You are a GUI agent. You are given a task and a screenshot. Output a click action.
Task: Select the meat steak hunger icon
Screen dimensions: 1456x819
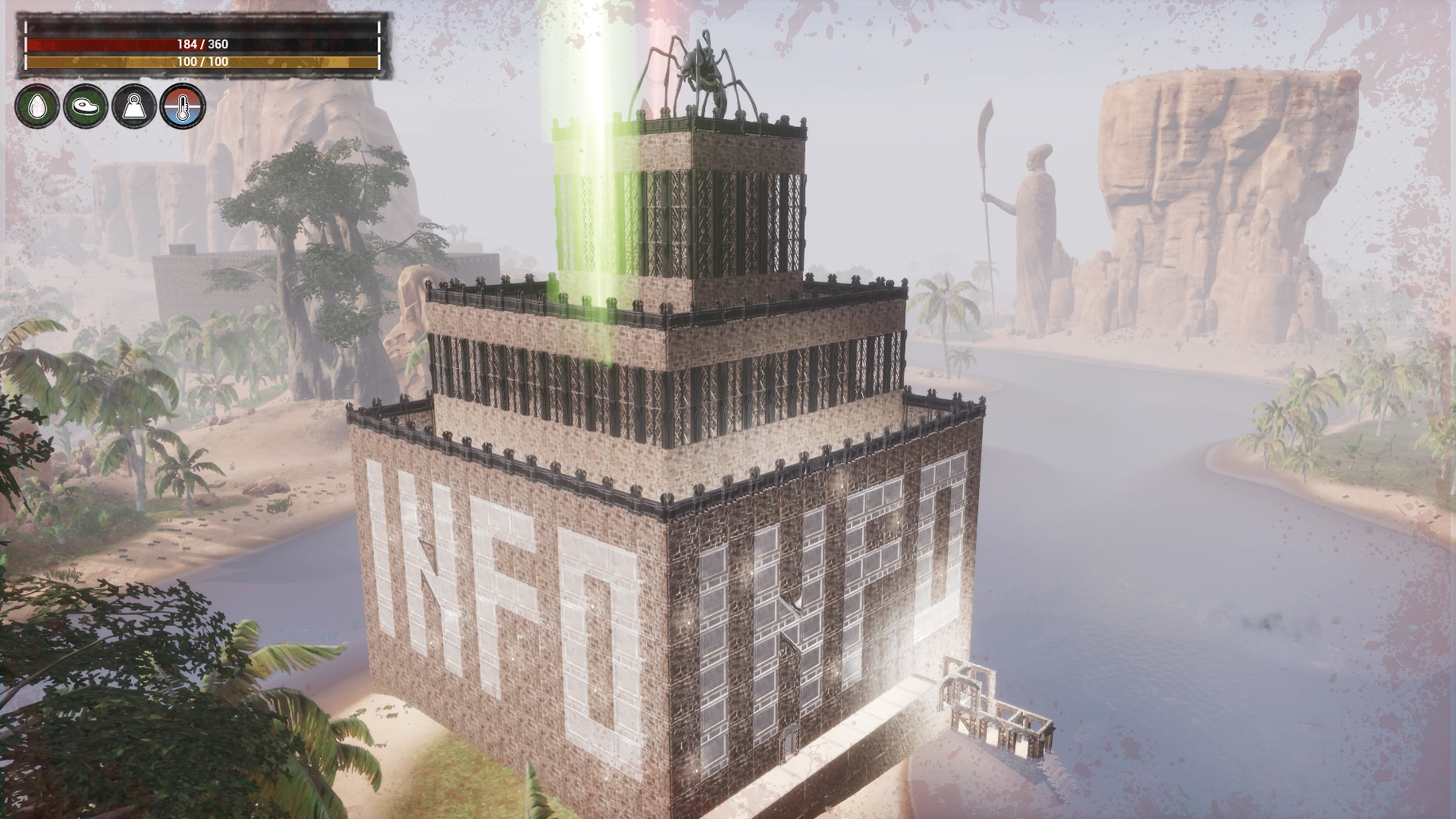(x=86, y=106)
